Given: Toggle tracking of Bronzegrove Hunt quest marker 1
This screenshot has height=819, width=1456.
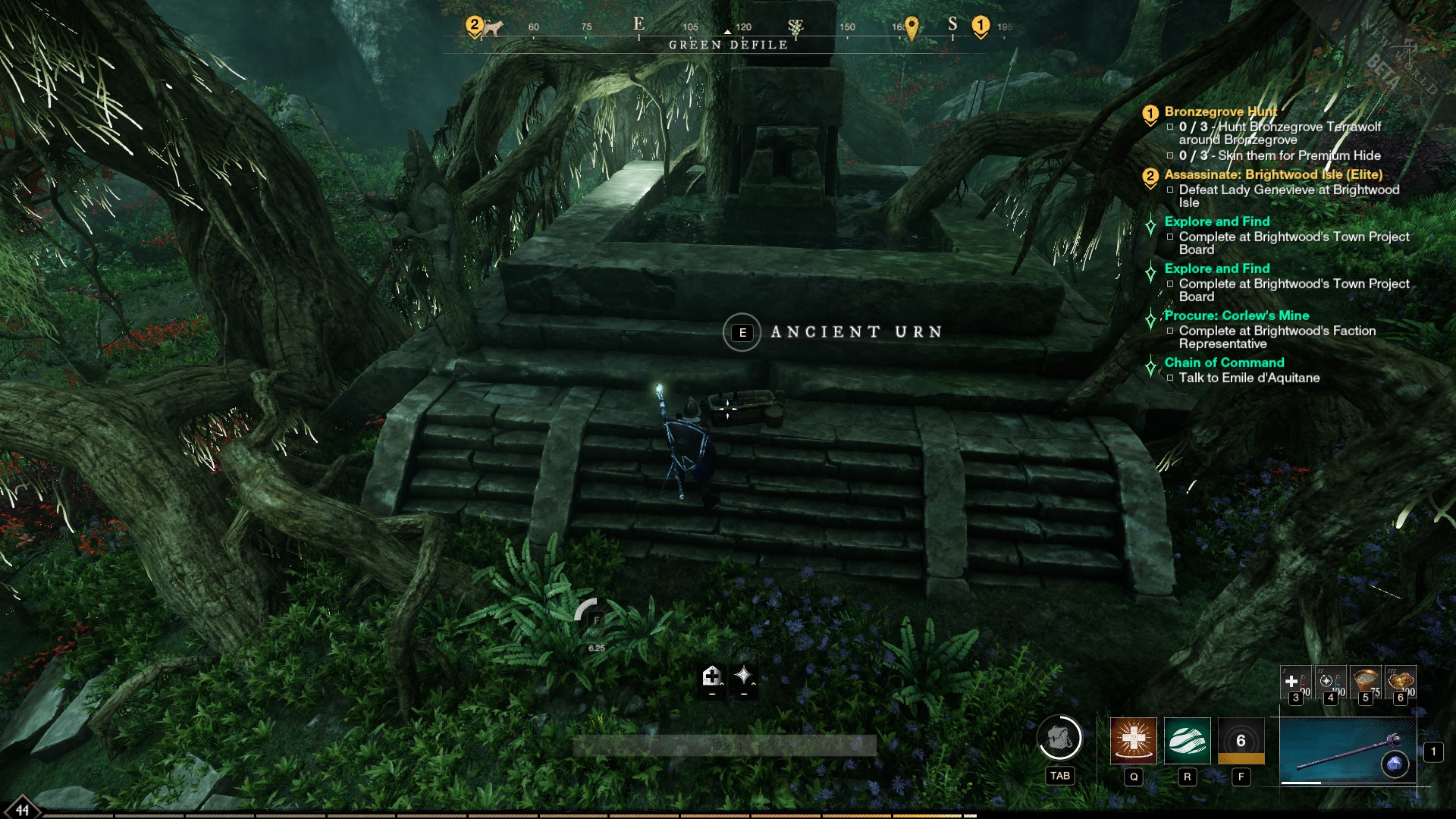Looking at the screenshot, I should (x=1150, y=112).
